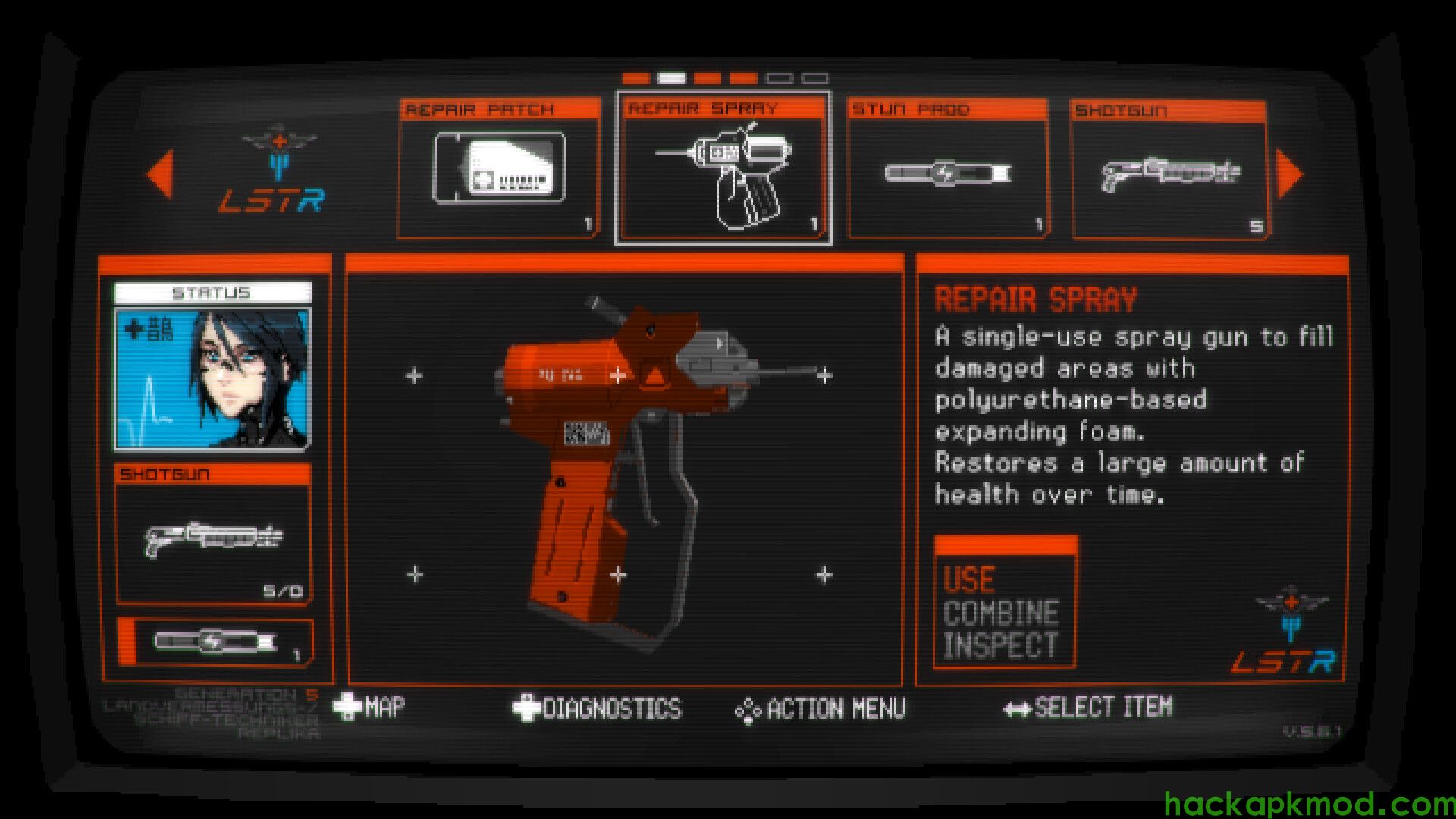Advance inventory with the right orange arrow
The image size is (1456, 819).
click(x=1288, y=174)
